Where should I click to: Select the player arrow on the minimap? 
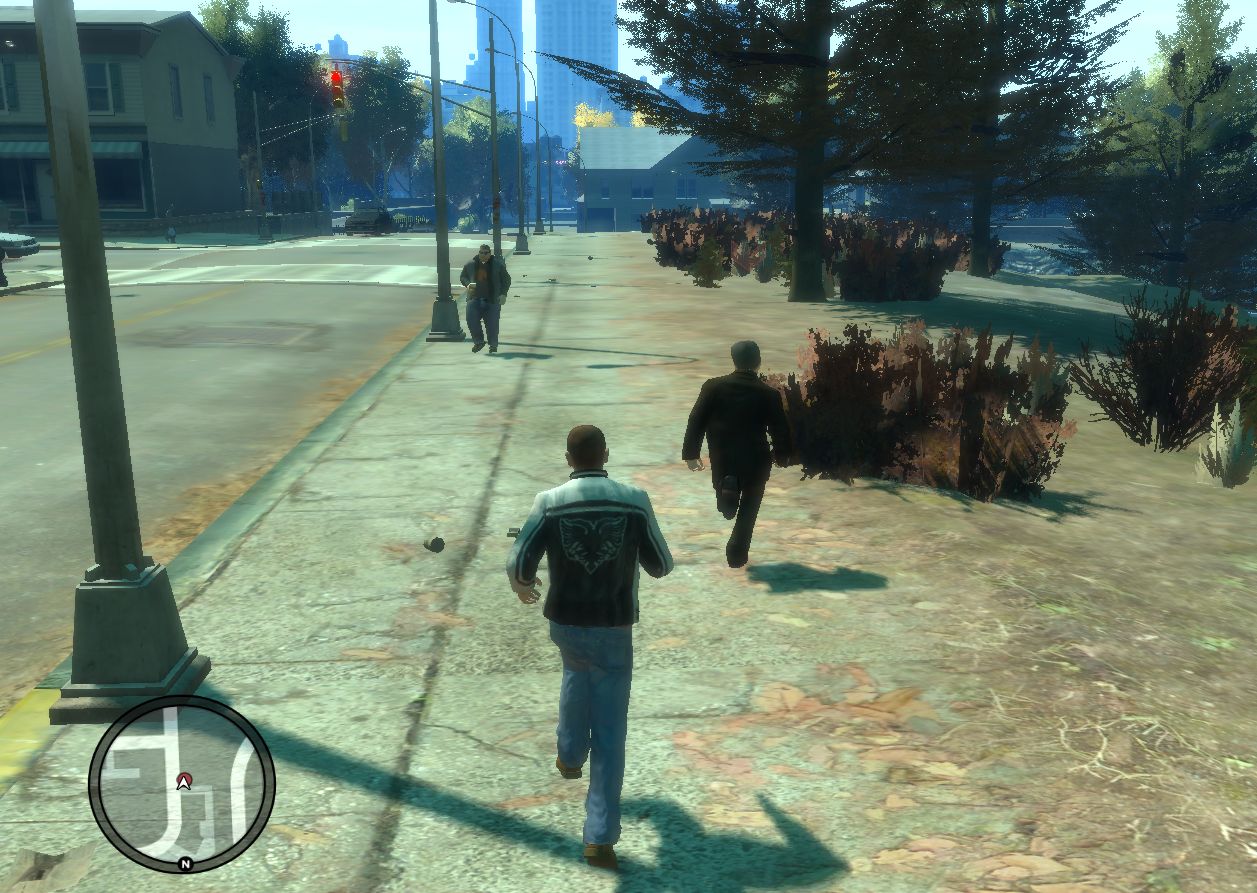(x=183, y=781)
